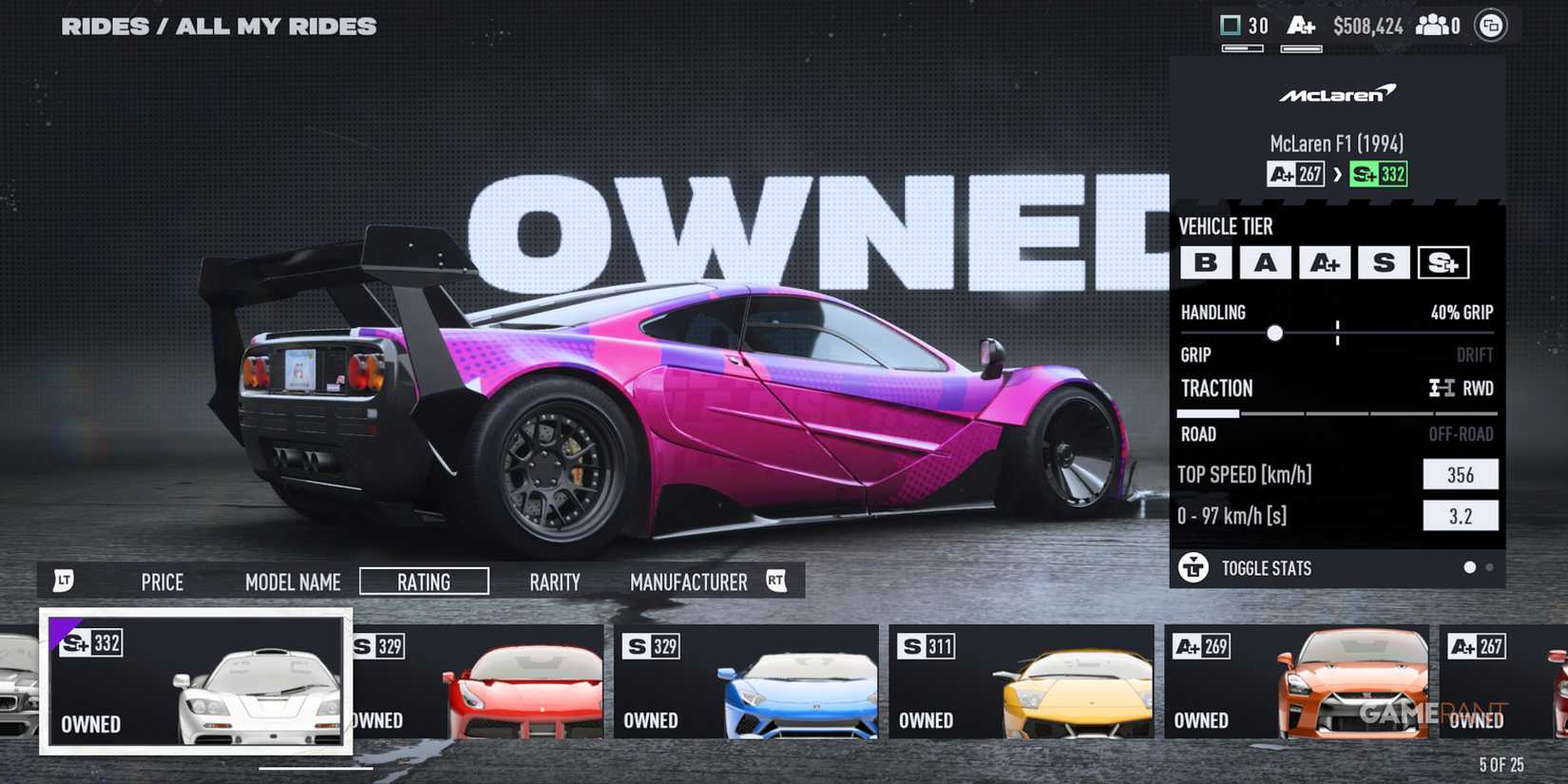This screenshot has height=784, width=1568.
Task: Select the B vehicle tier
Action: 1207,263
